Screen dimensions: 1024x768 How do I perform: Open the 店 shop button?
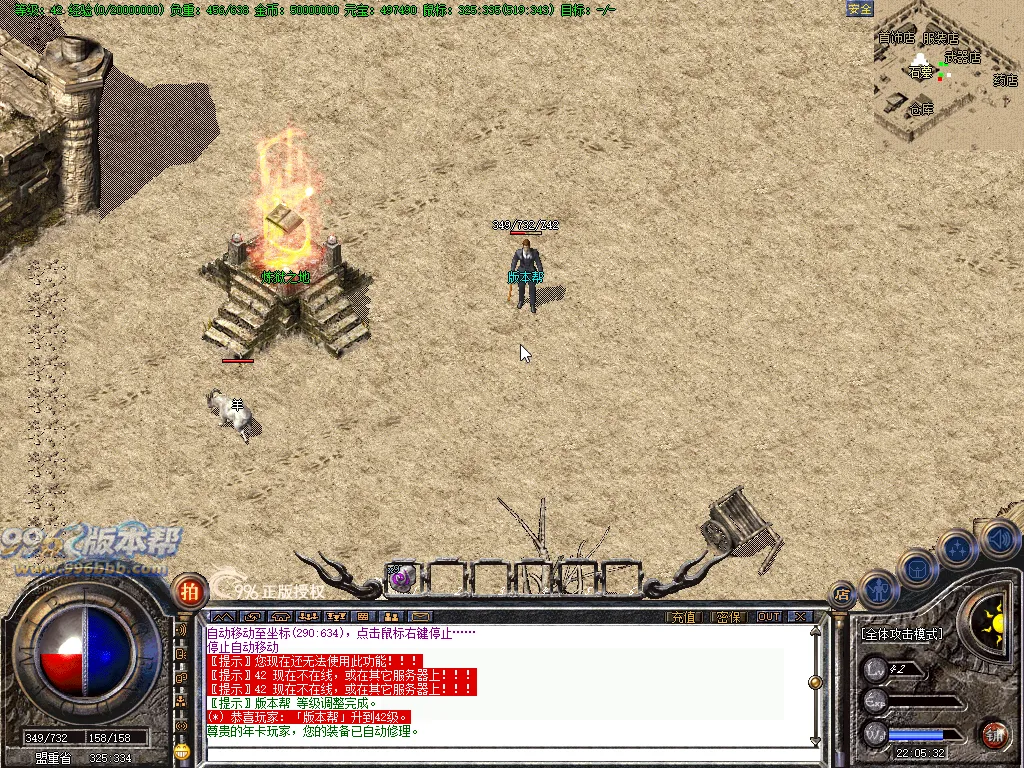point(843,595)
